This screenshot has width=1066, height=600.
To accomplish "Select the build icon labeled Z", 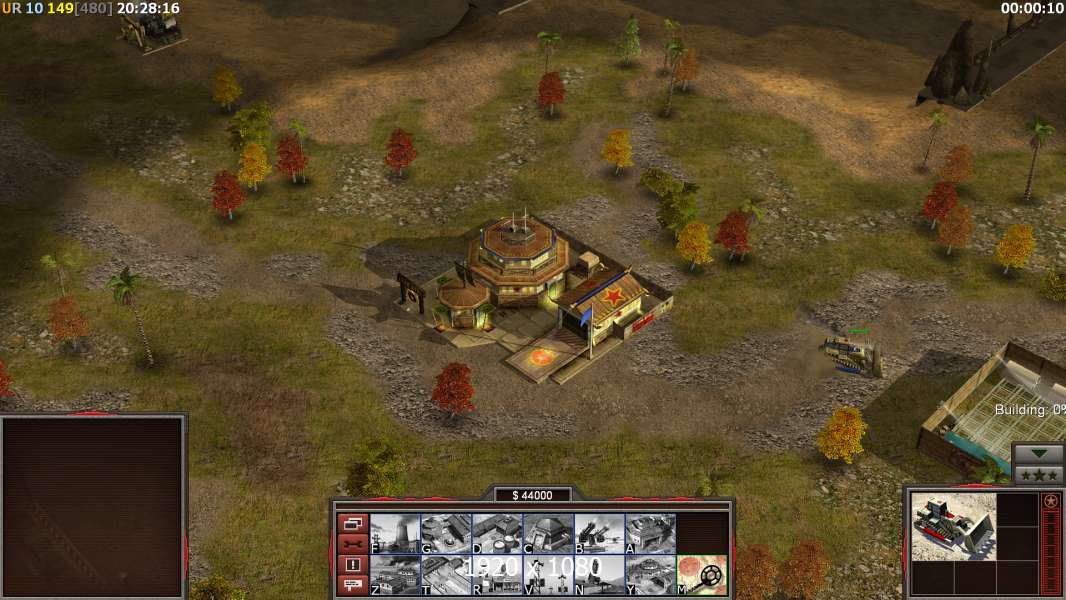I will tap(395, 575).
